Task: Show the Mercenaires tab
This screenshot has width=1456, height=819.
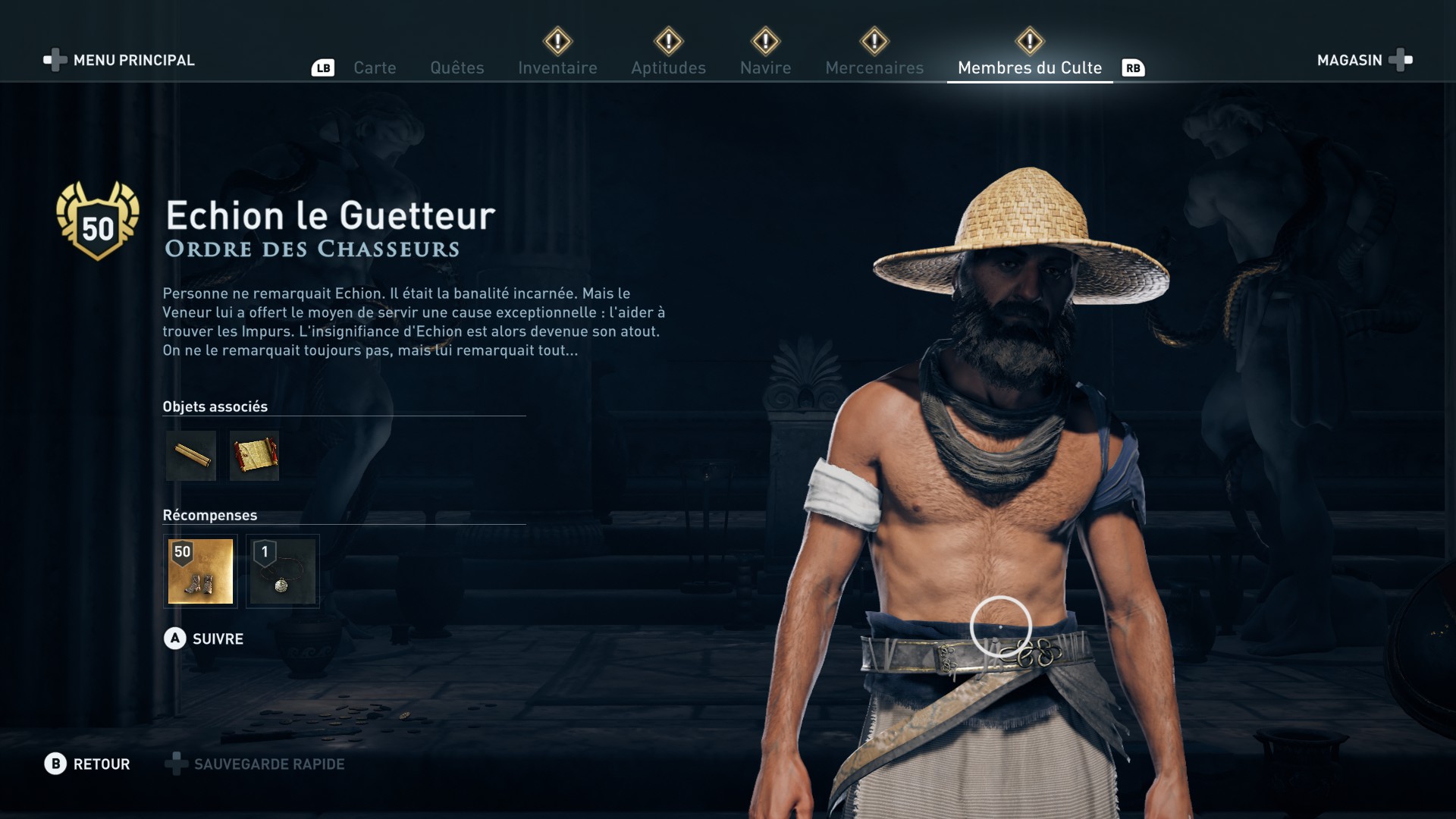Action: pos(874,67)
